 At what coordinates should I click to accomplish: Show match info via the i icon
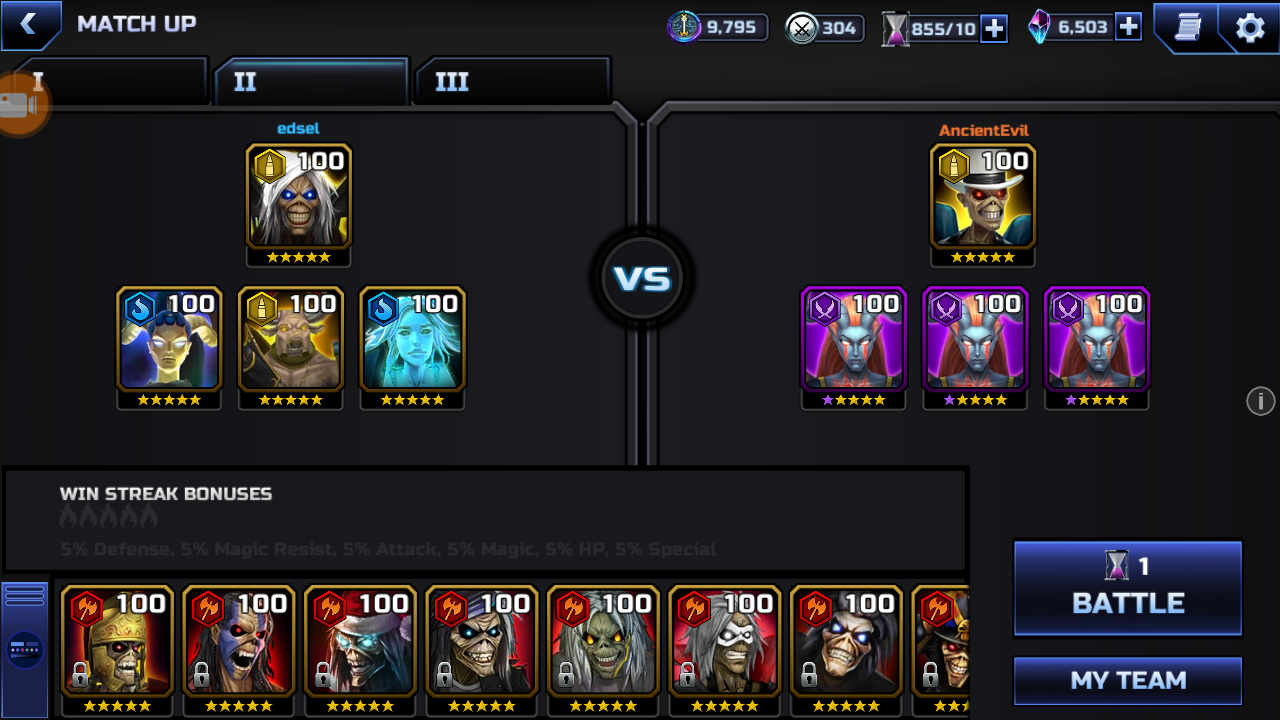coord(1260,401)
